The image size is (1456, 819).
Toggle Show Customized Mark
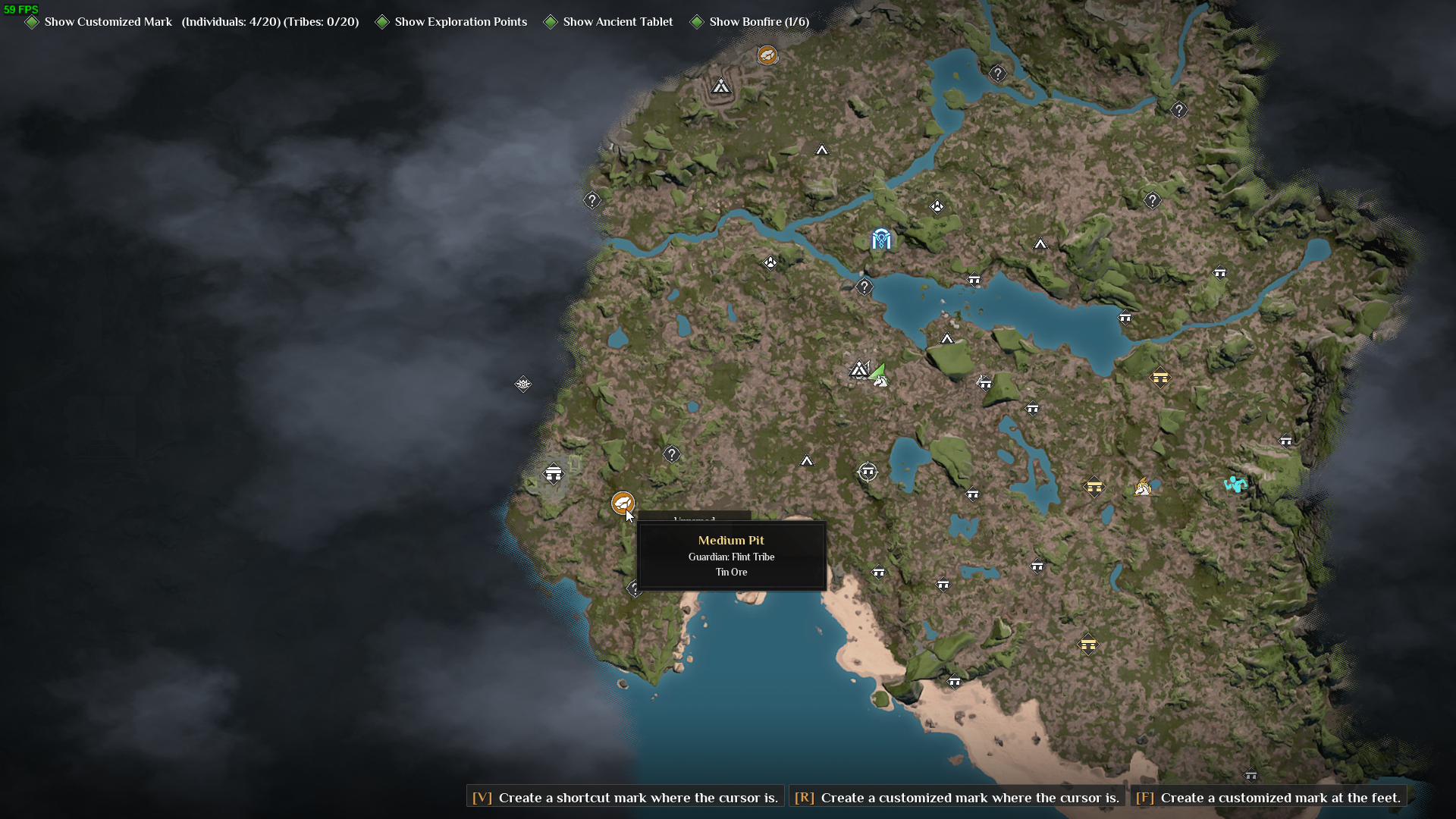[32, 22]
